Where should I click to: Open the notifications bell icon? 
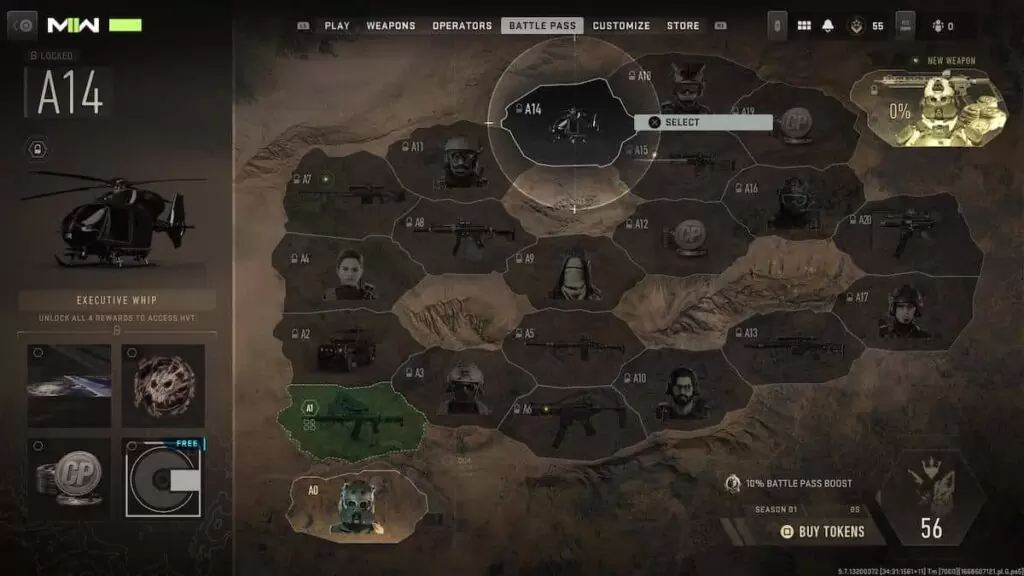828,26
